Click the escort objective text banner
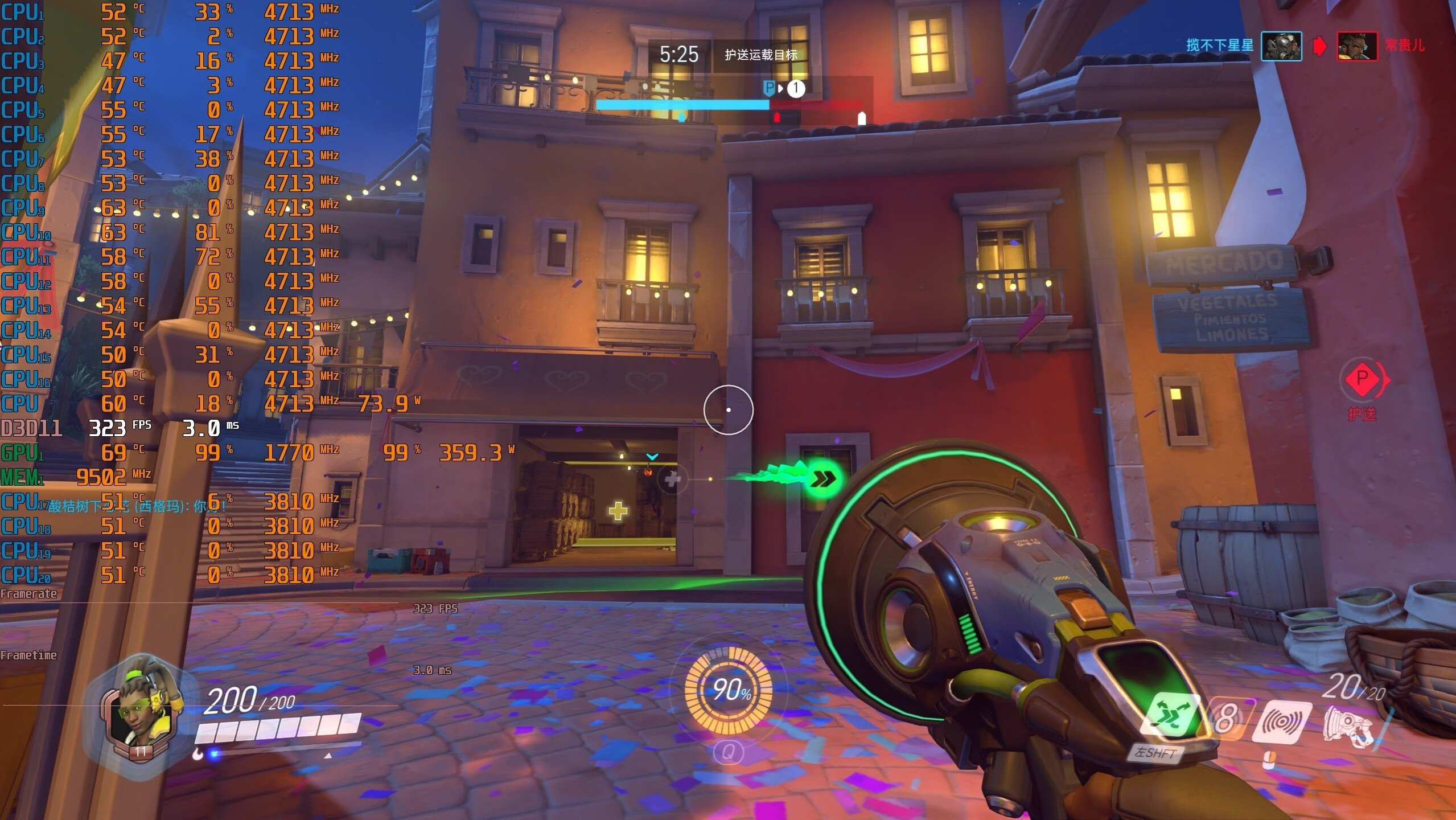Viewport: 1456px width, 820px height. [x=760, y=55]
